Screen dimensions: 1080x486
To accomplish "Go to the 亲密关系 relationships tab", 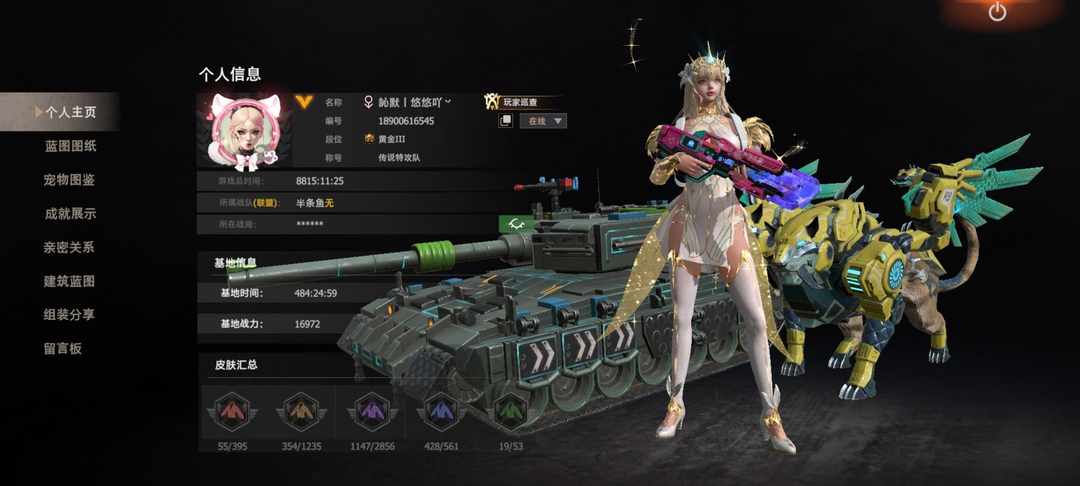I will [70, 247].
